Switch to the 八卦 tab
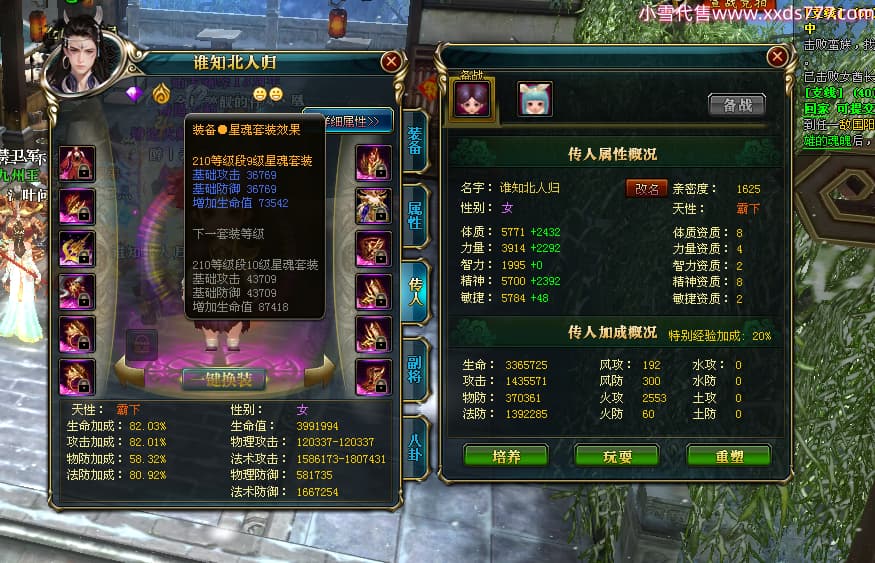Viewport: 875px width, 563px height. tap(415, 445)
